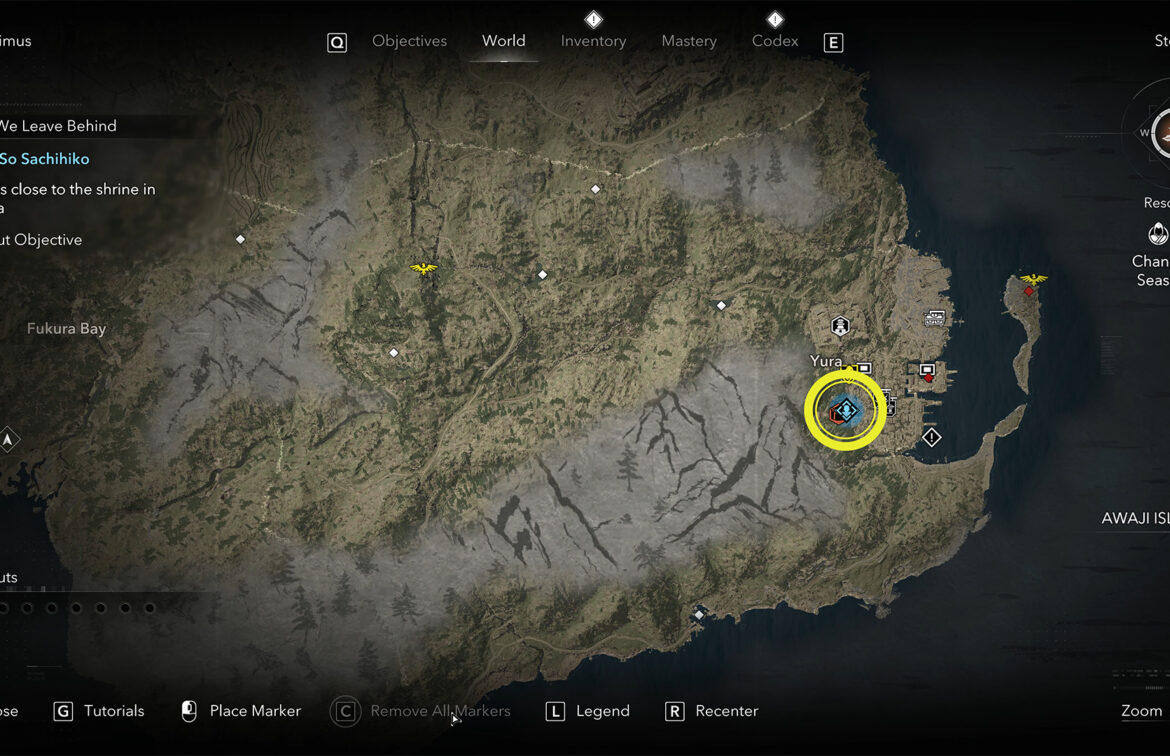Click the golden eagle viewpoint on the small island
The height and width of the screenshot is (756, 1170).
coord(1033,279)
